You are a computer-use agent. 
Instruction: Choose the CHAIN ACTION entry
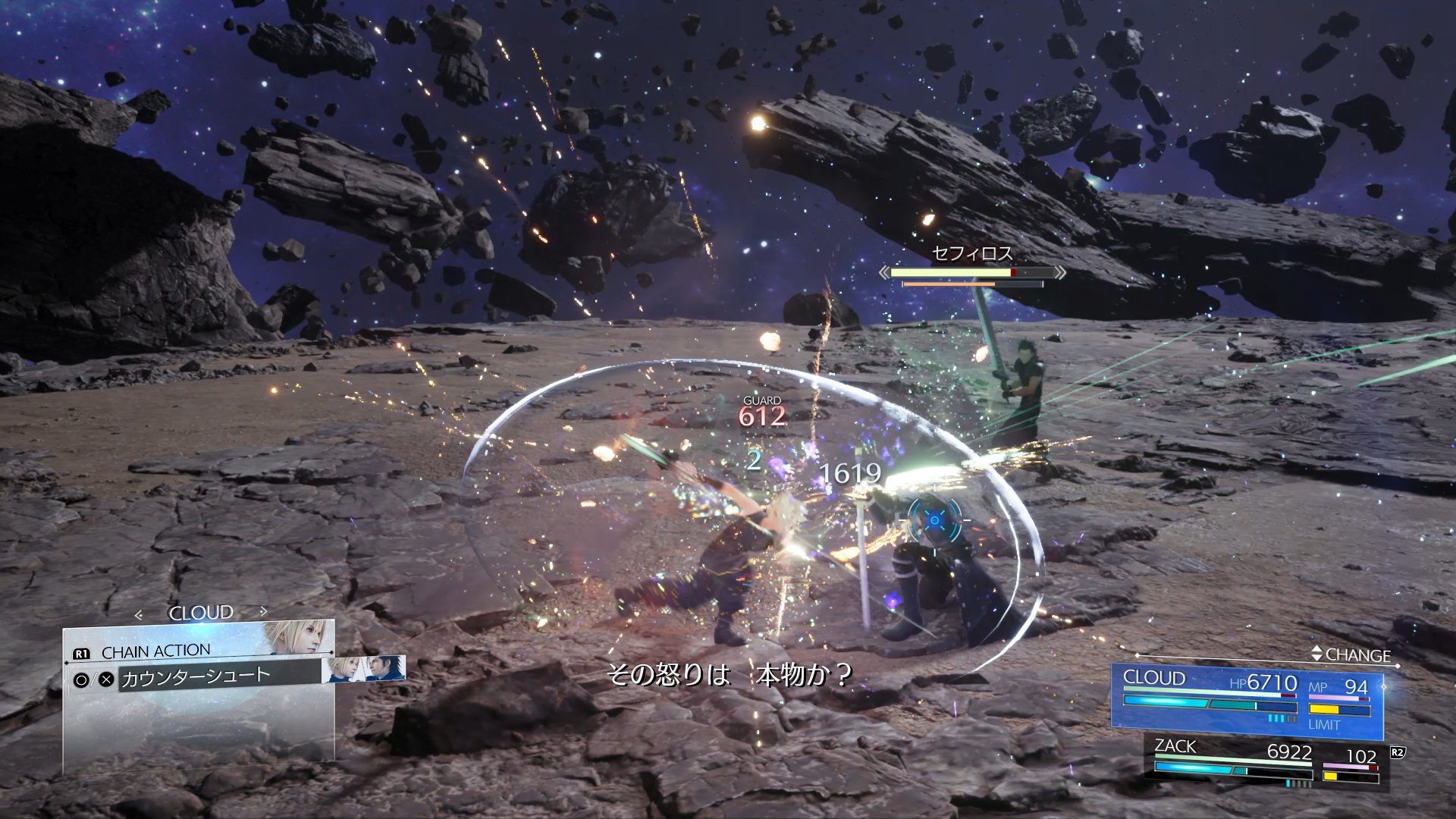156,651
